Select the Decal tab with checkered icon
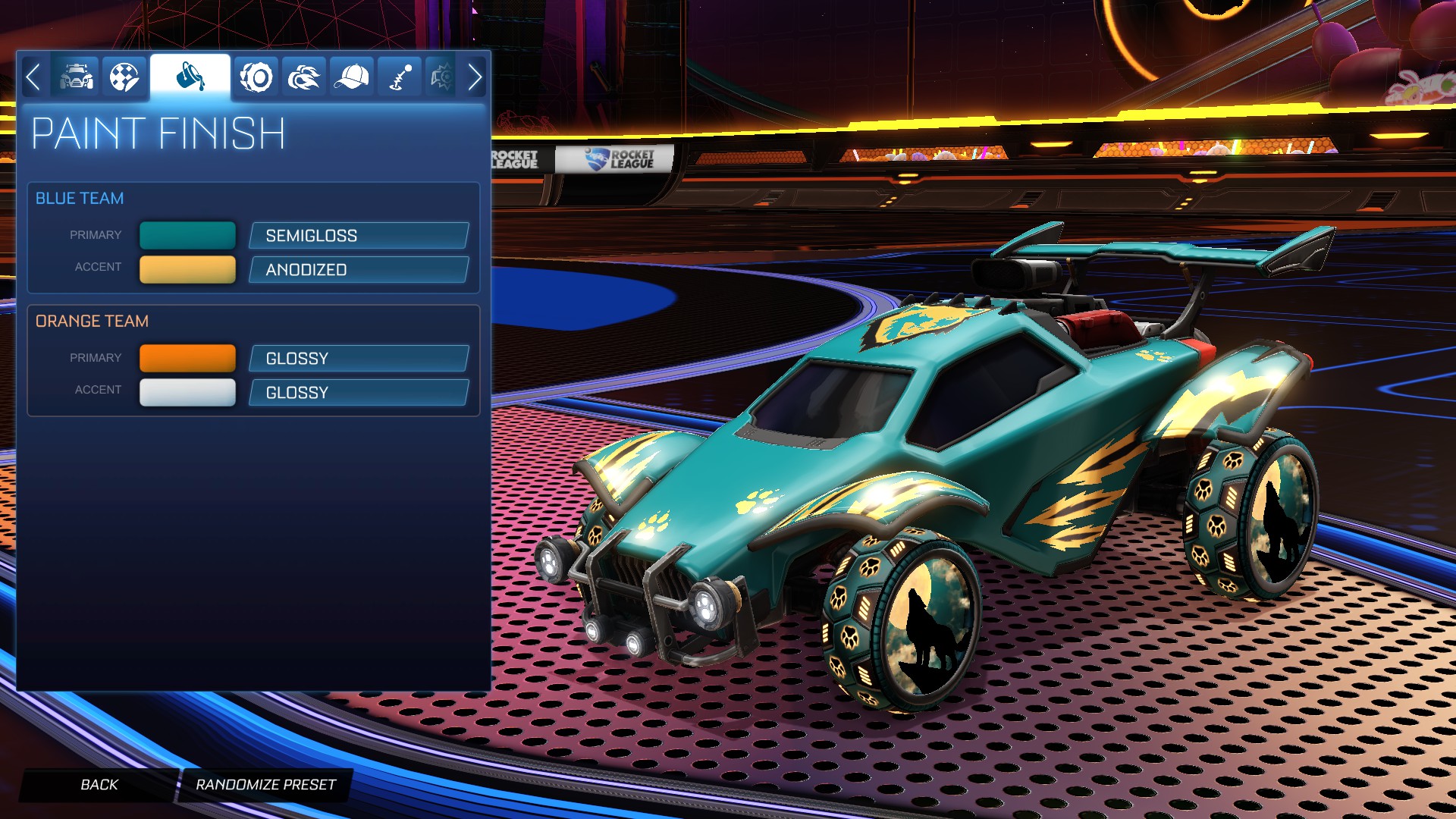The height and width of the screenshot is (819, 1456). pos(124,75)
